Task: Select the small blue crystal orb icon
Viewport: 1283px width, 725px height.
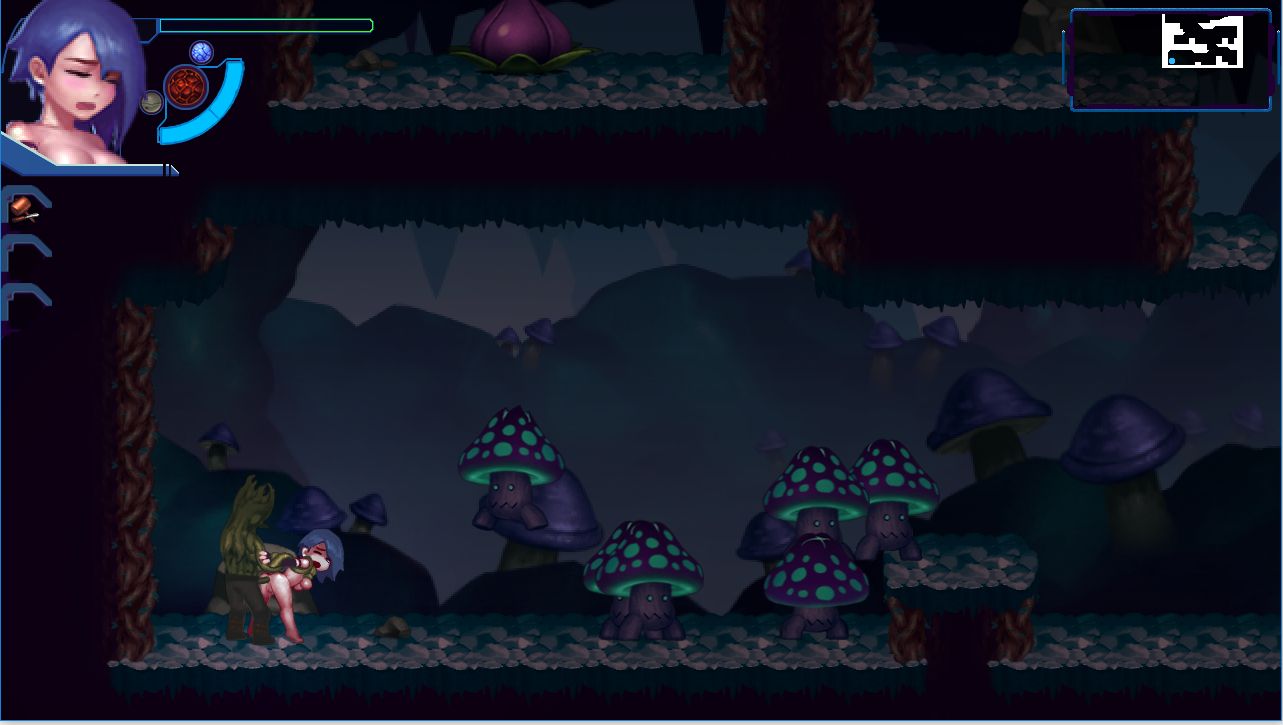Action: (x=201, y=52)
